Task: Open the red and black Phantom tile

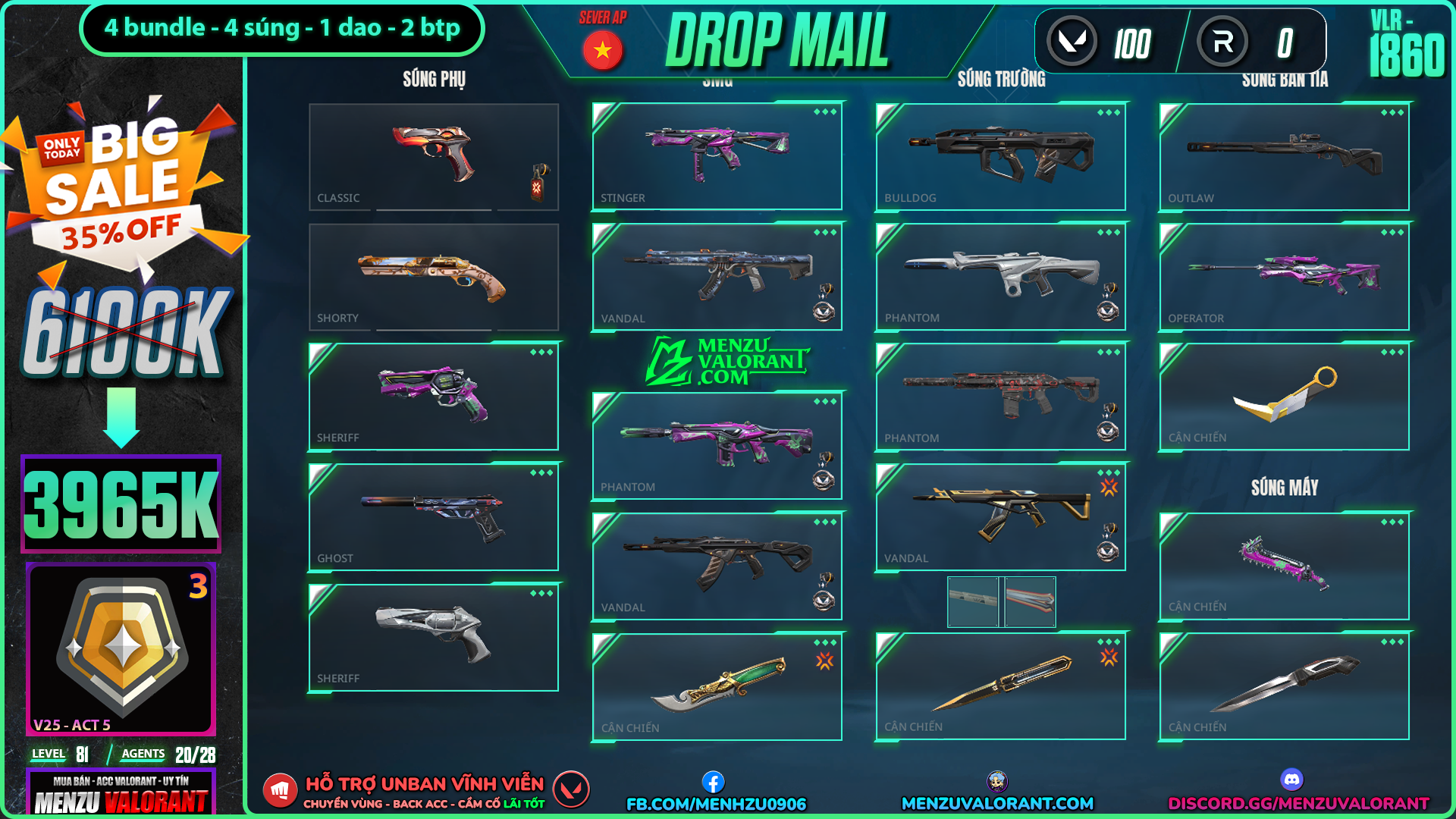Action: click(x=1000, y=397)
